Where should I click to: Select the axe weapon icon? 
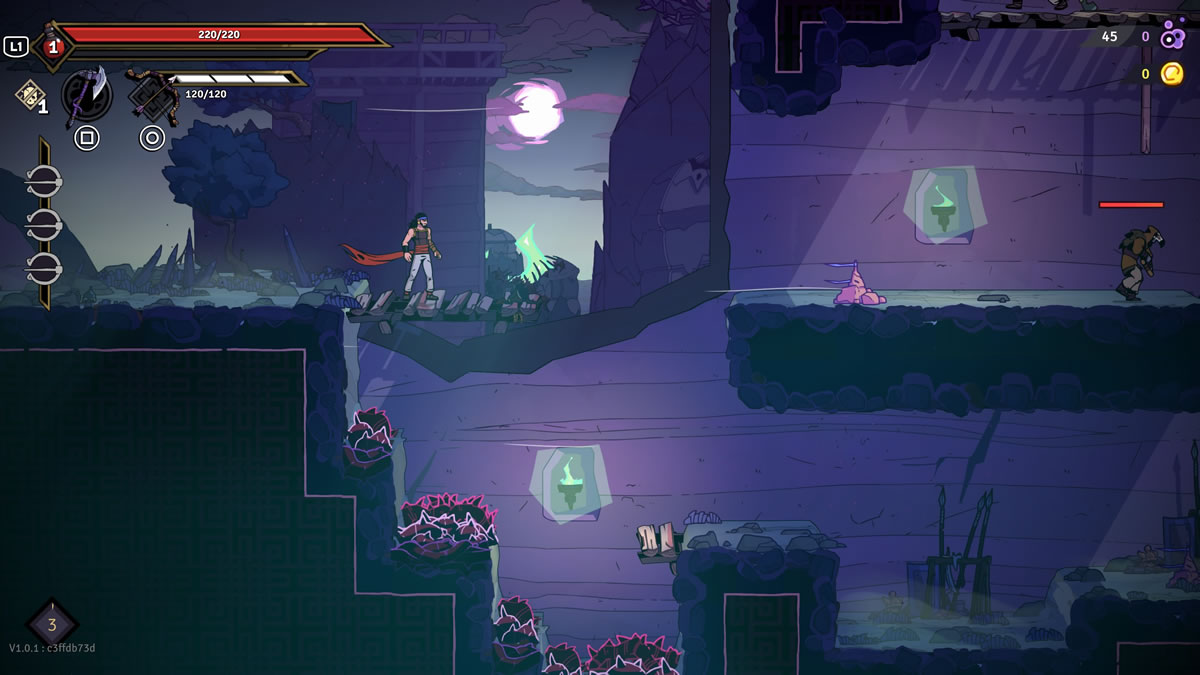click(87, 96)
